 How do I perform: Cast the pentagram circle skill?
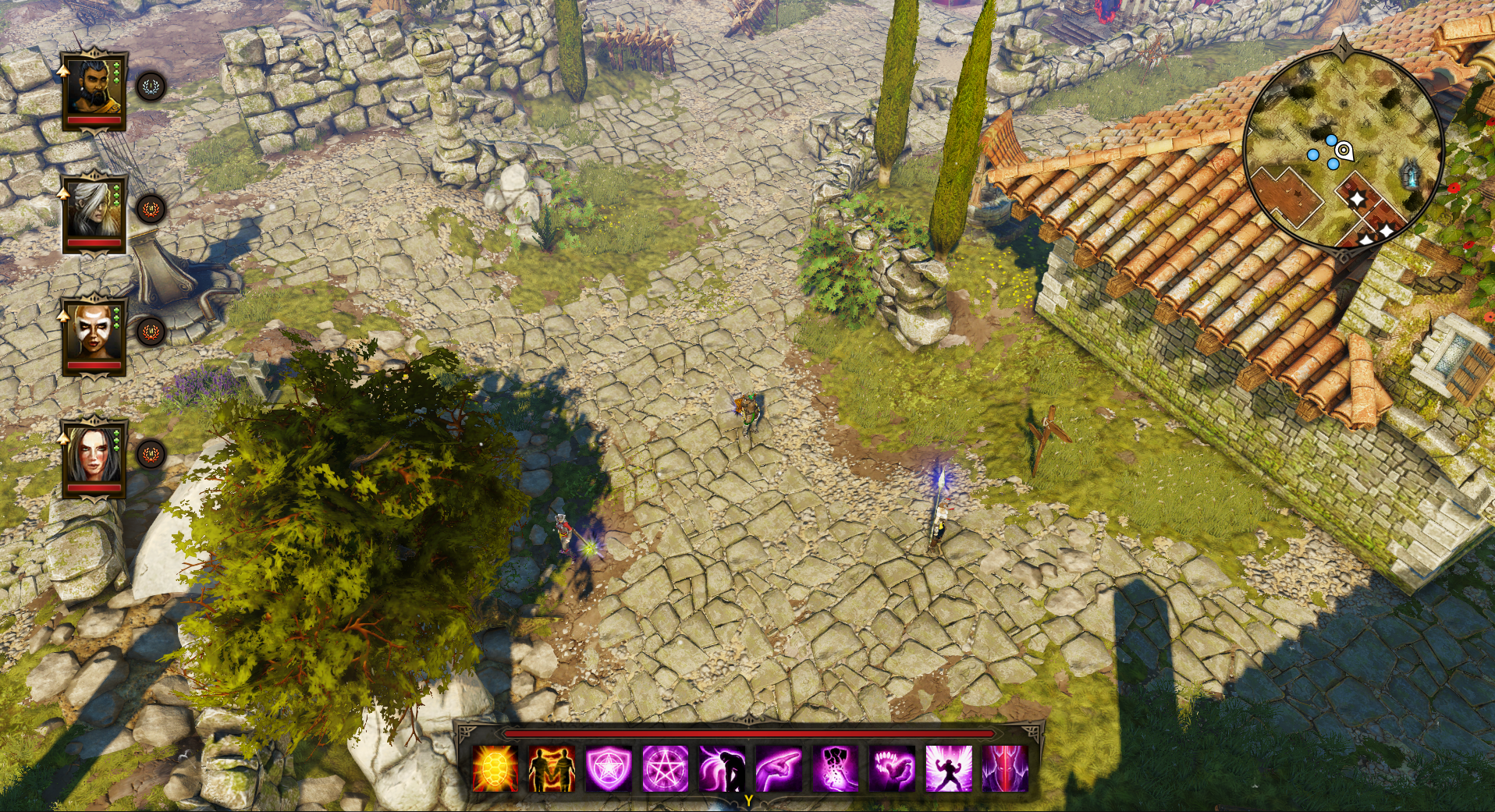point(666,768)
